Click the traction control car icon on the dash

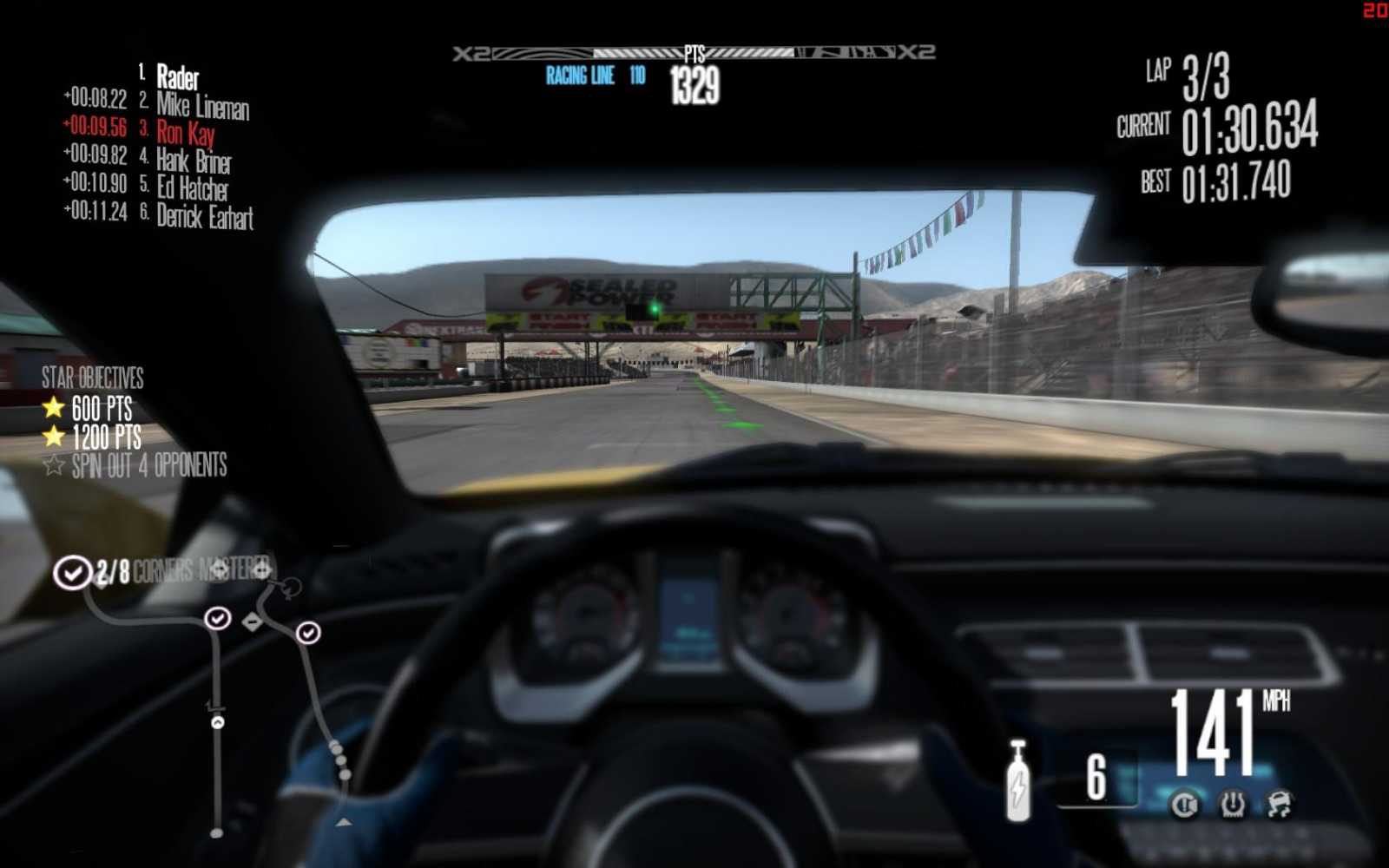[x=1278, y=802]
